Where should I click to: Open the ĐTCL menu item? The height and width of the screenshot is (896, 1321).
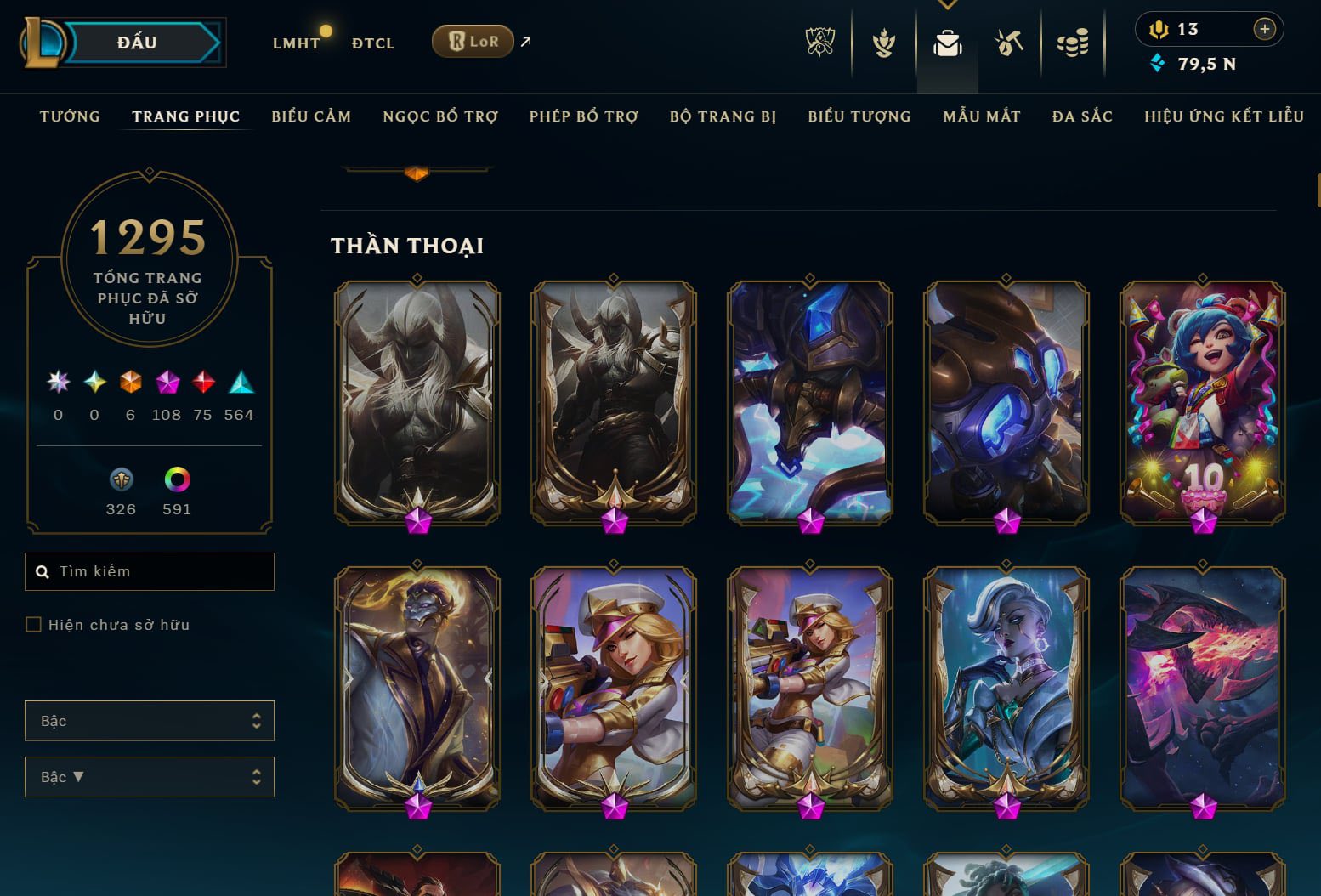tap(371, 43)
